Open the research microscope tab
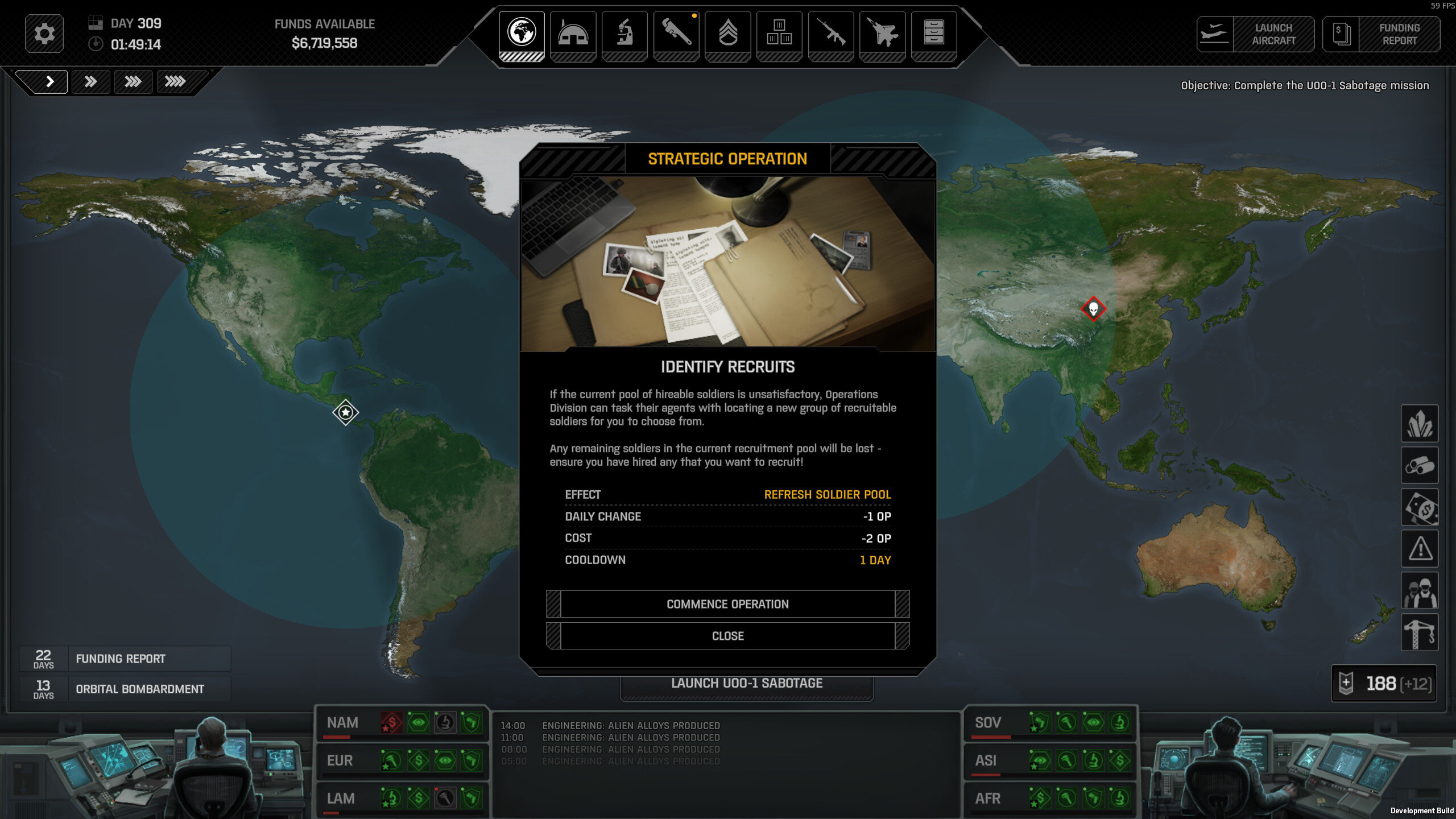 624,34
